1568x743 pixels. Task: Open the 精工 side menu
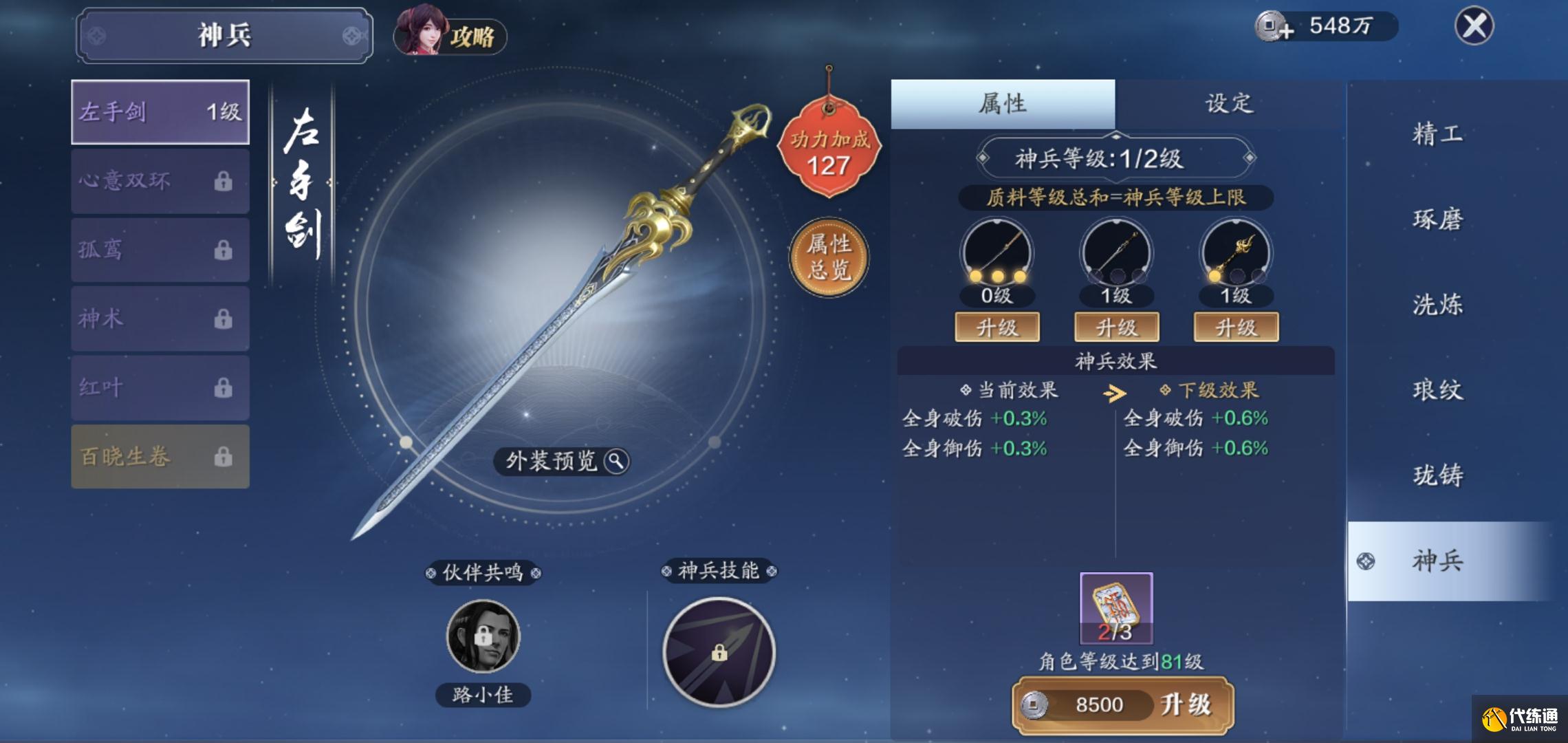(x=1437, y=133)
